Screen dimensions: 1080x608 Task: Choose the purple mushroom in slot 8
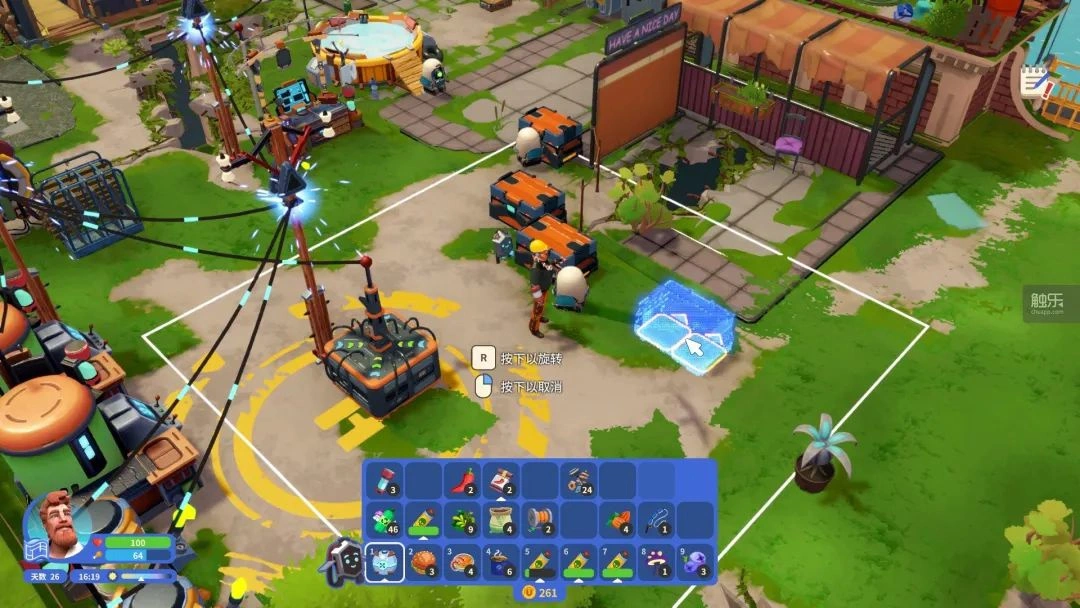coord(656,561)
